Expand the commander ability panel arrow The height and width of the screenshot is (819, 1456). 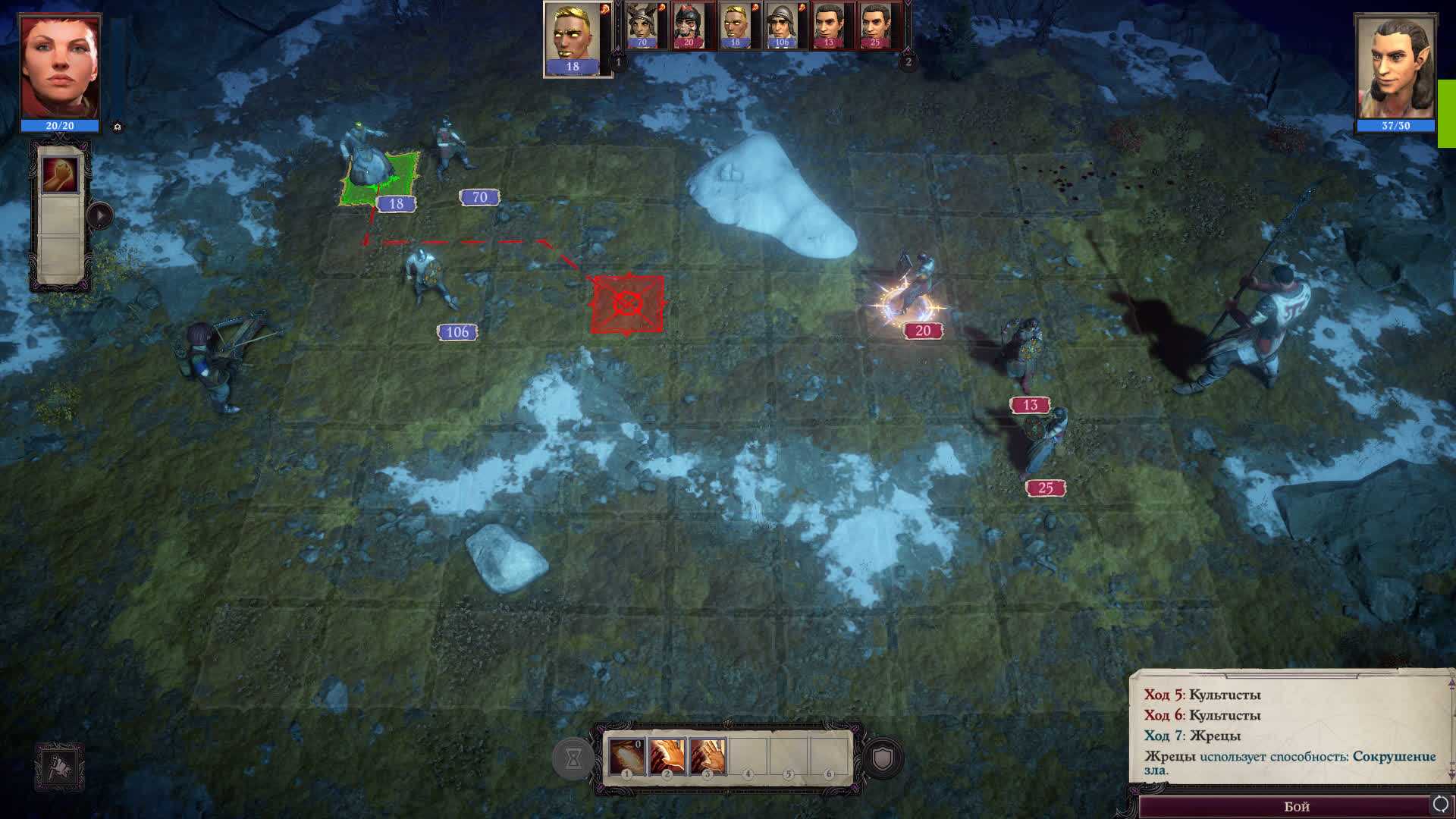99,216
